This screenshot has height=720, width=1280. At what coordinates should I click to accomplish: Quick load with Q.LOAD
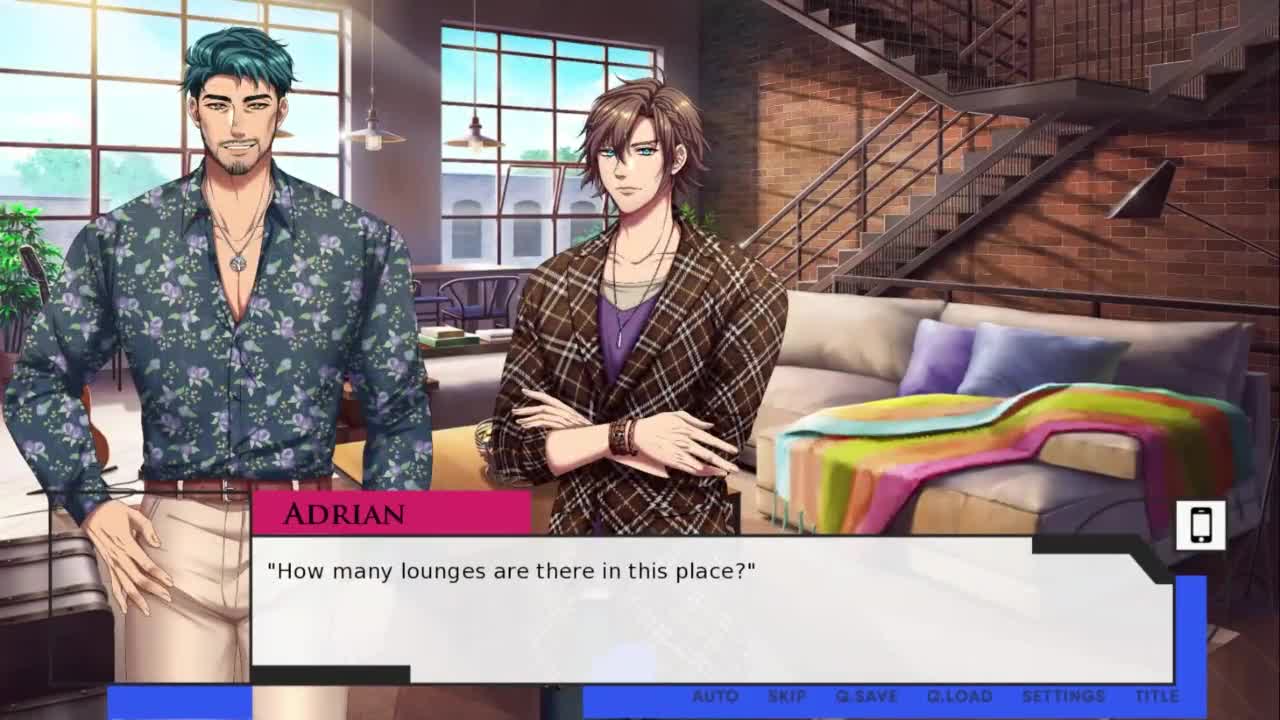point(959,696)
